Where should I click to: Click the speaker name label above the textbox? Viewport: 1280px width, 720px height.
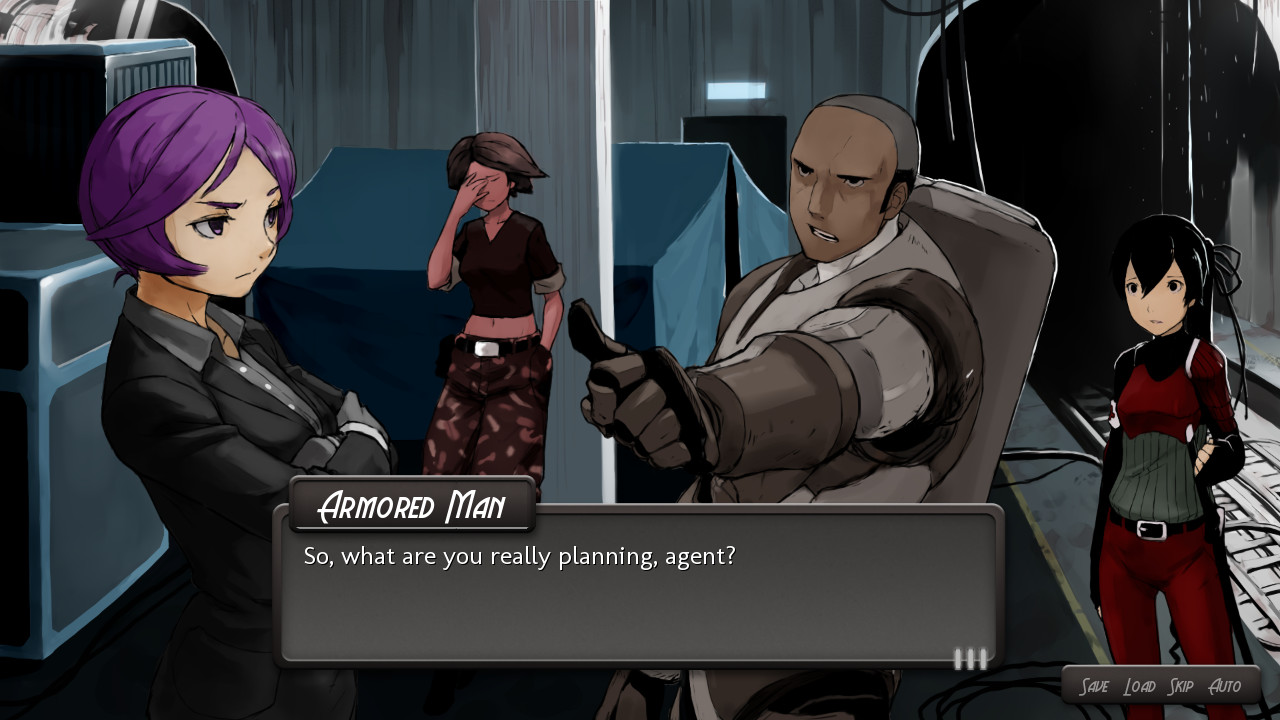412,507
